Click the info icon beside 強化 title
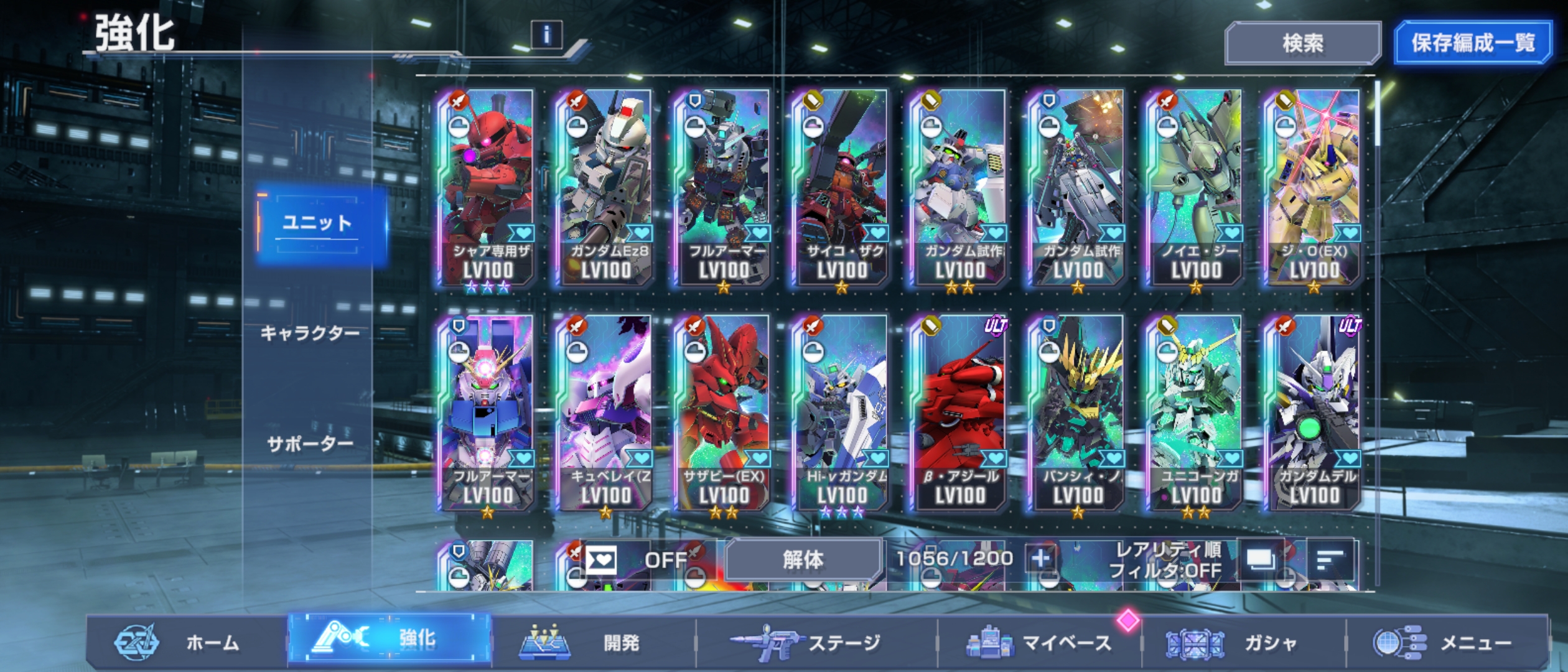 [546, 35]
